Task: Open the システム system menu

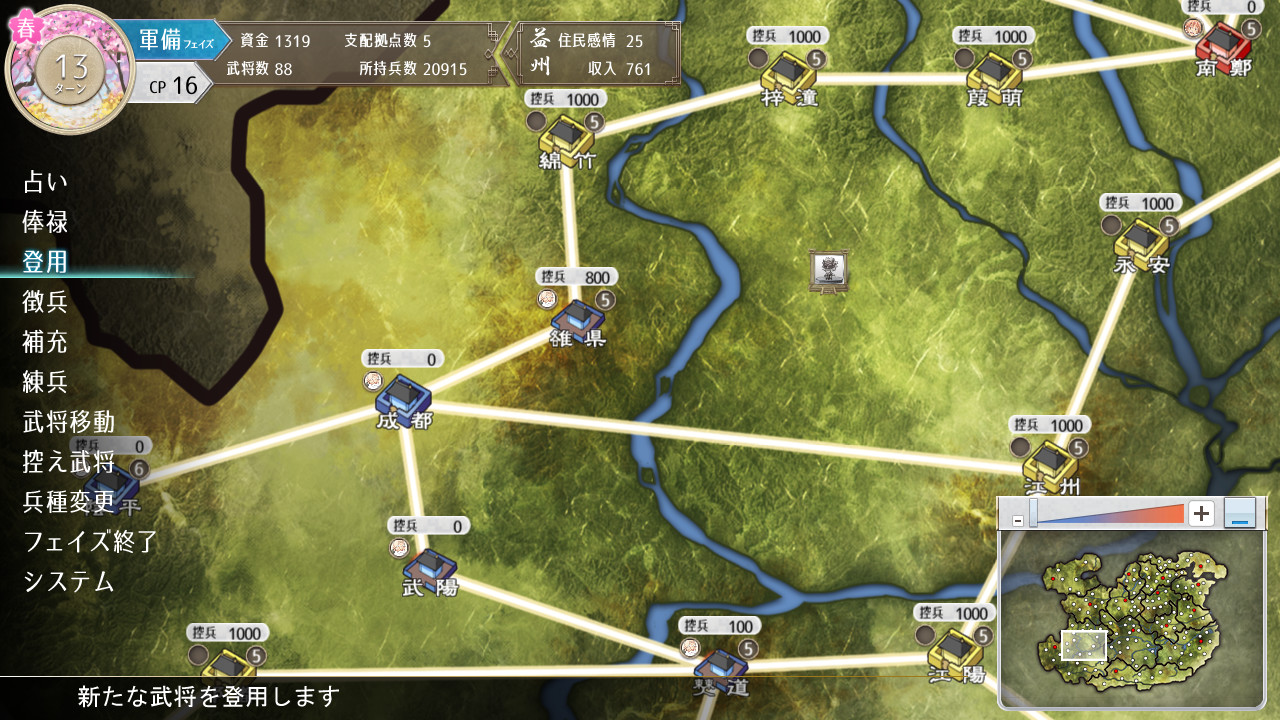Action: (69, 582)
